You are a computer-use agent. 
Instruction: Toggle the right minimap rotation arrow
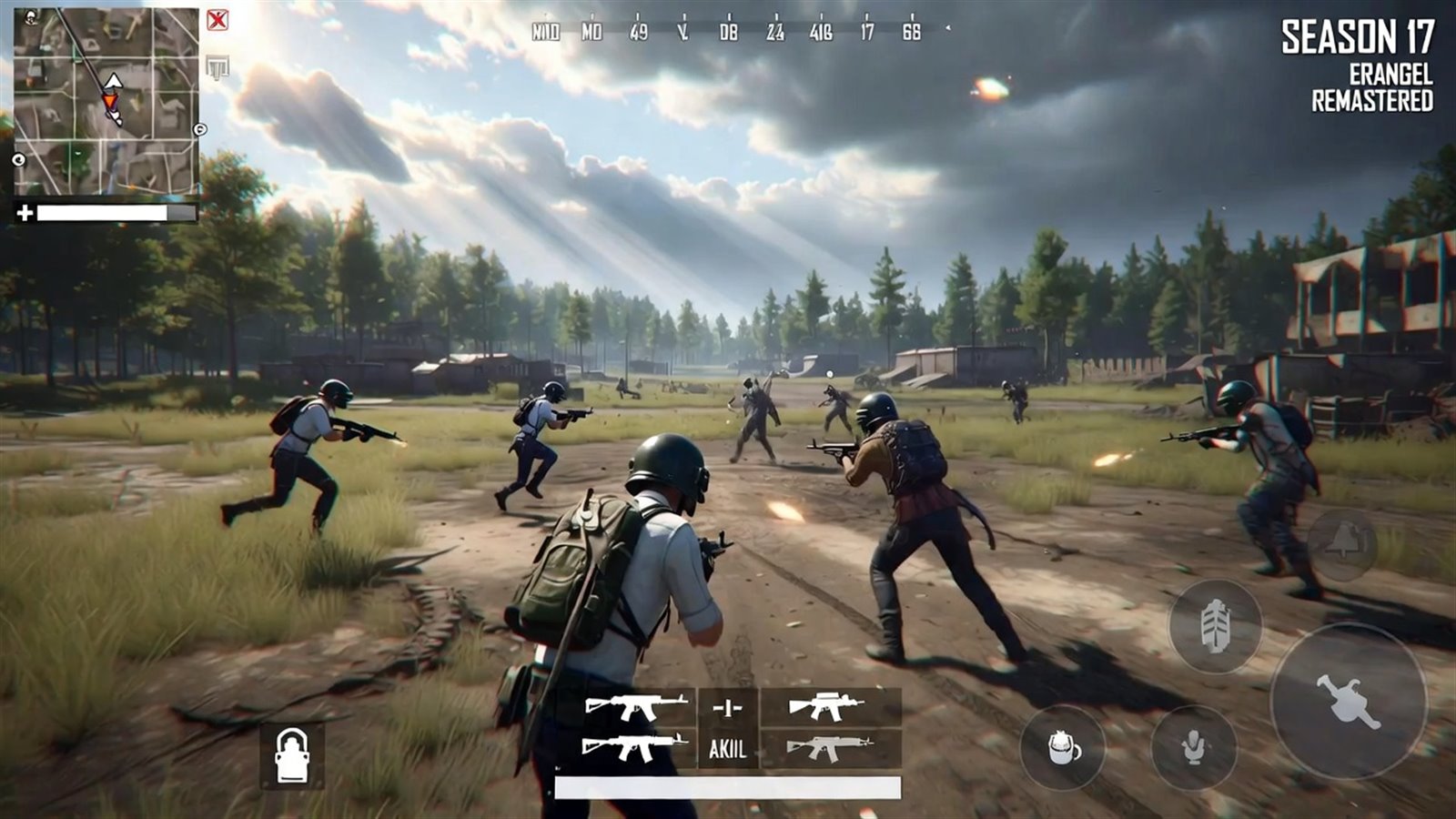pos(199,129)
